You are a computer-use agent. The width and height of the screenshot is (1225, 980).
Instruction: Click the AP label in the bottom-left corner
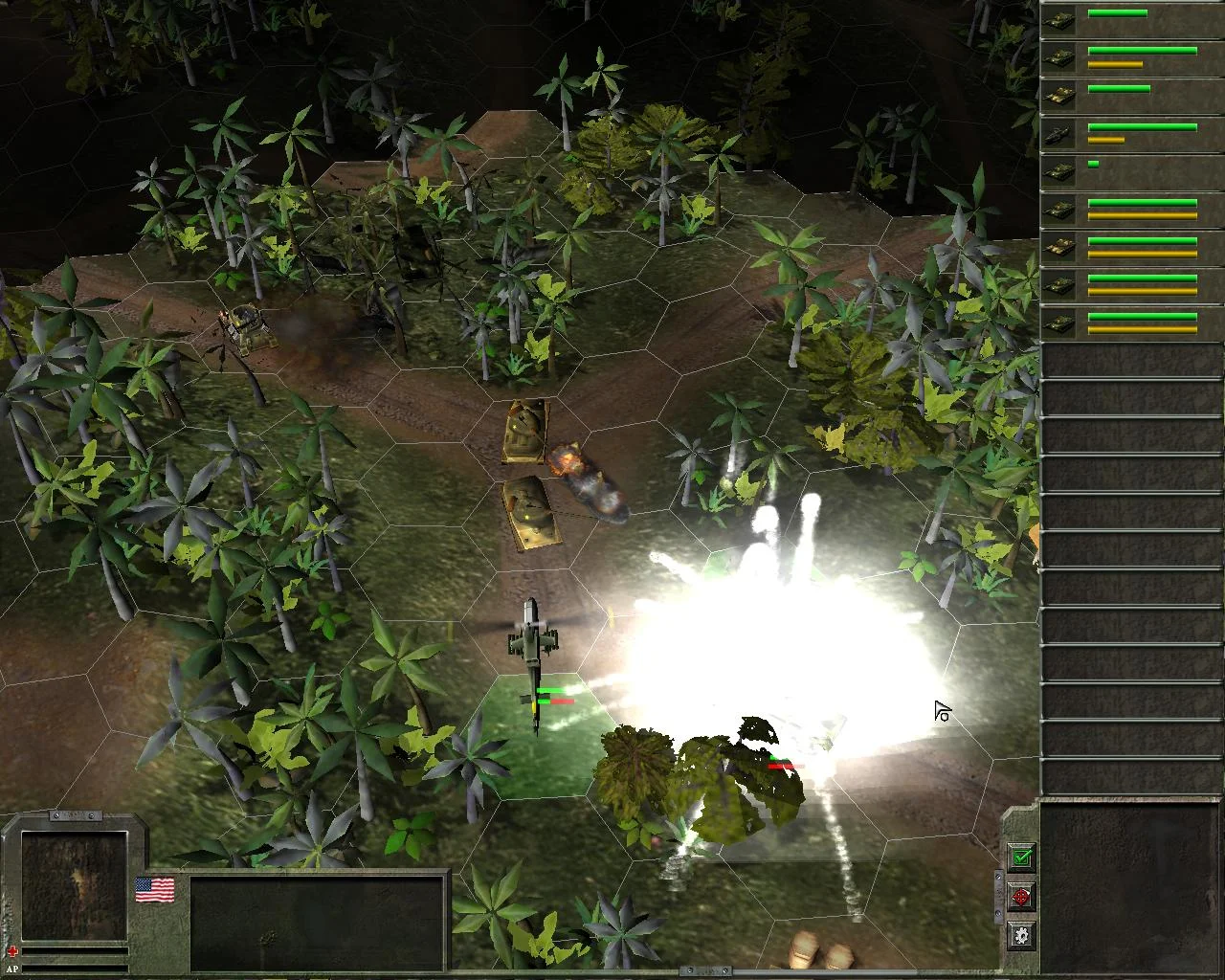(10, 969)
